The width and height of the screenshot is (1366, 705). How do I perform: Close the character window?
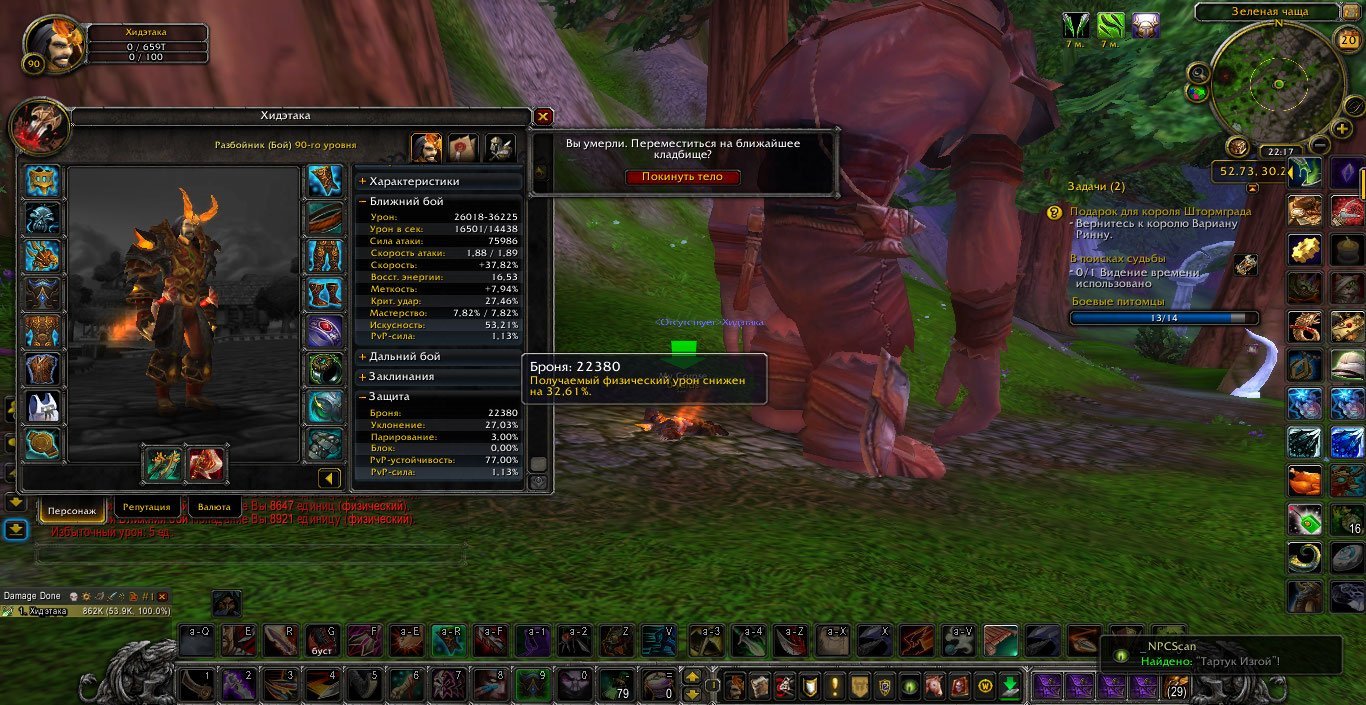(x=543, y=117)
